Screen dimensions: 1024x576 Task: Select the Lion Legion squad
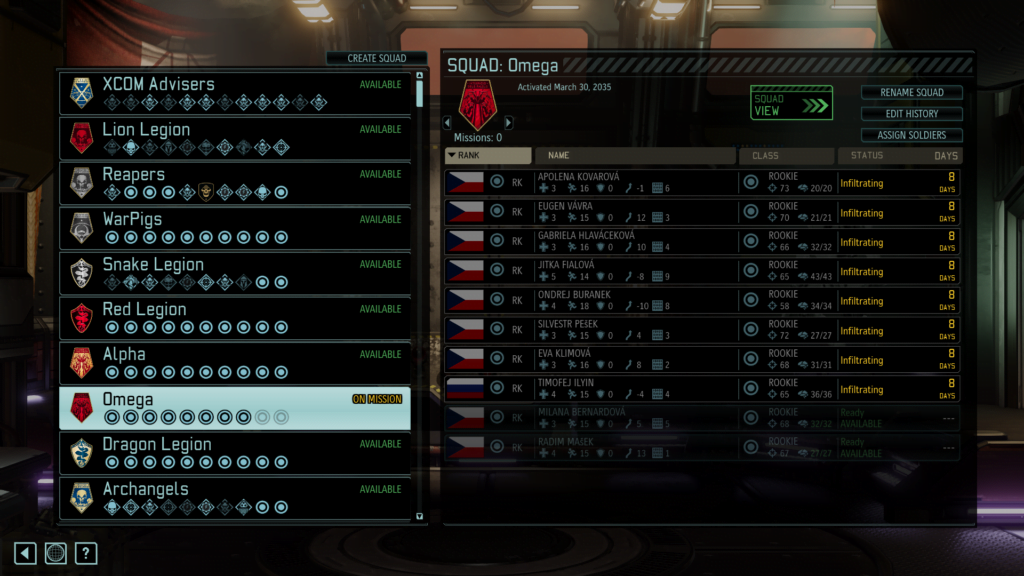click(234, 138)
